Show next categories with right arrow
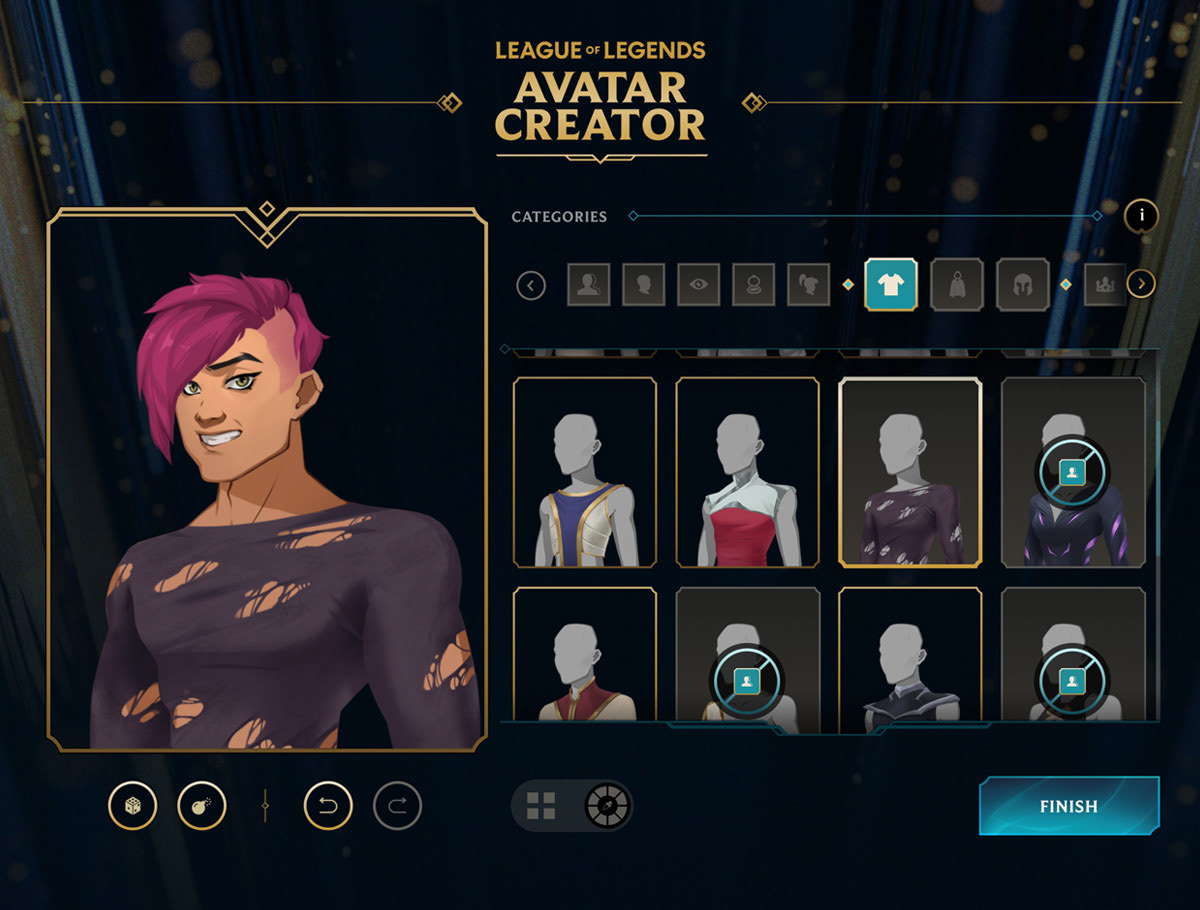 (x=1141, y=285)
